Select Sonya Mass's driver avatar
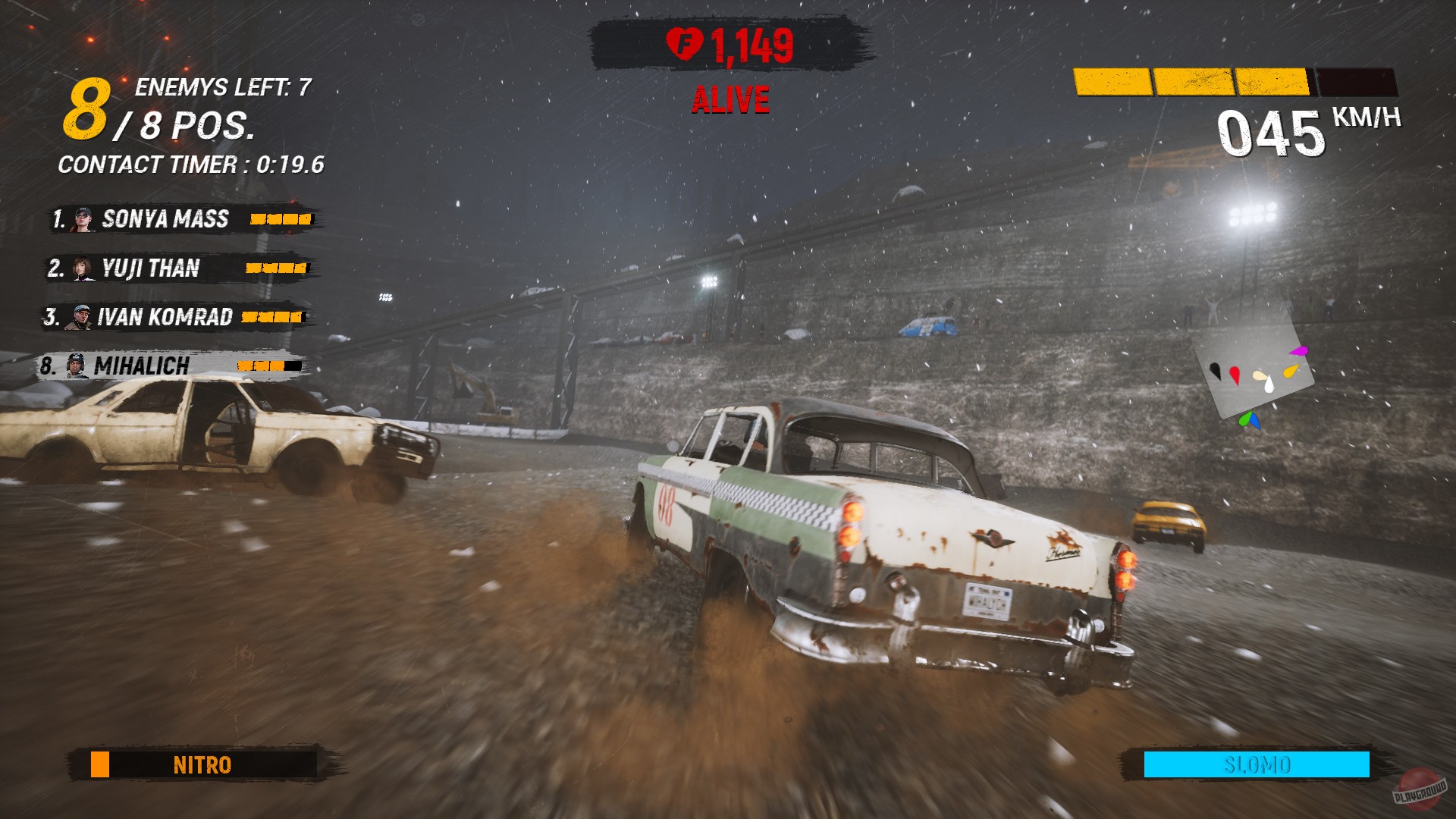The height and width of the screenshot is (819, 1456). pyautogui.click(x=83, y=219)
